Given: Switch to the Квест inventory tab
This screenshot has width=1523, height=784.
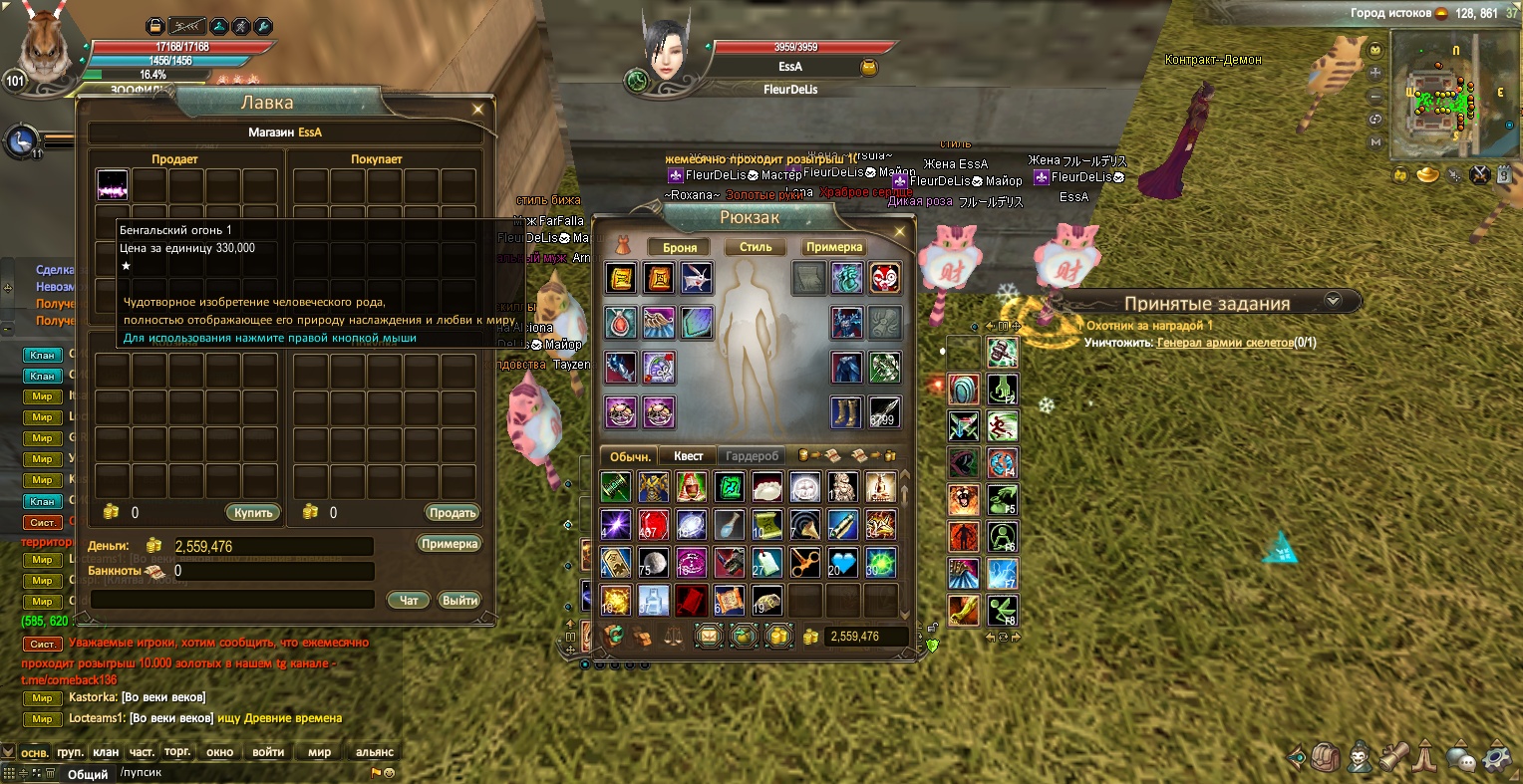Looking at the screenshot, I should (688, 455).
